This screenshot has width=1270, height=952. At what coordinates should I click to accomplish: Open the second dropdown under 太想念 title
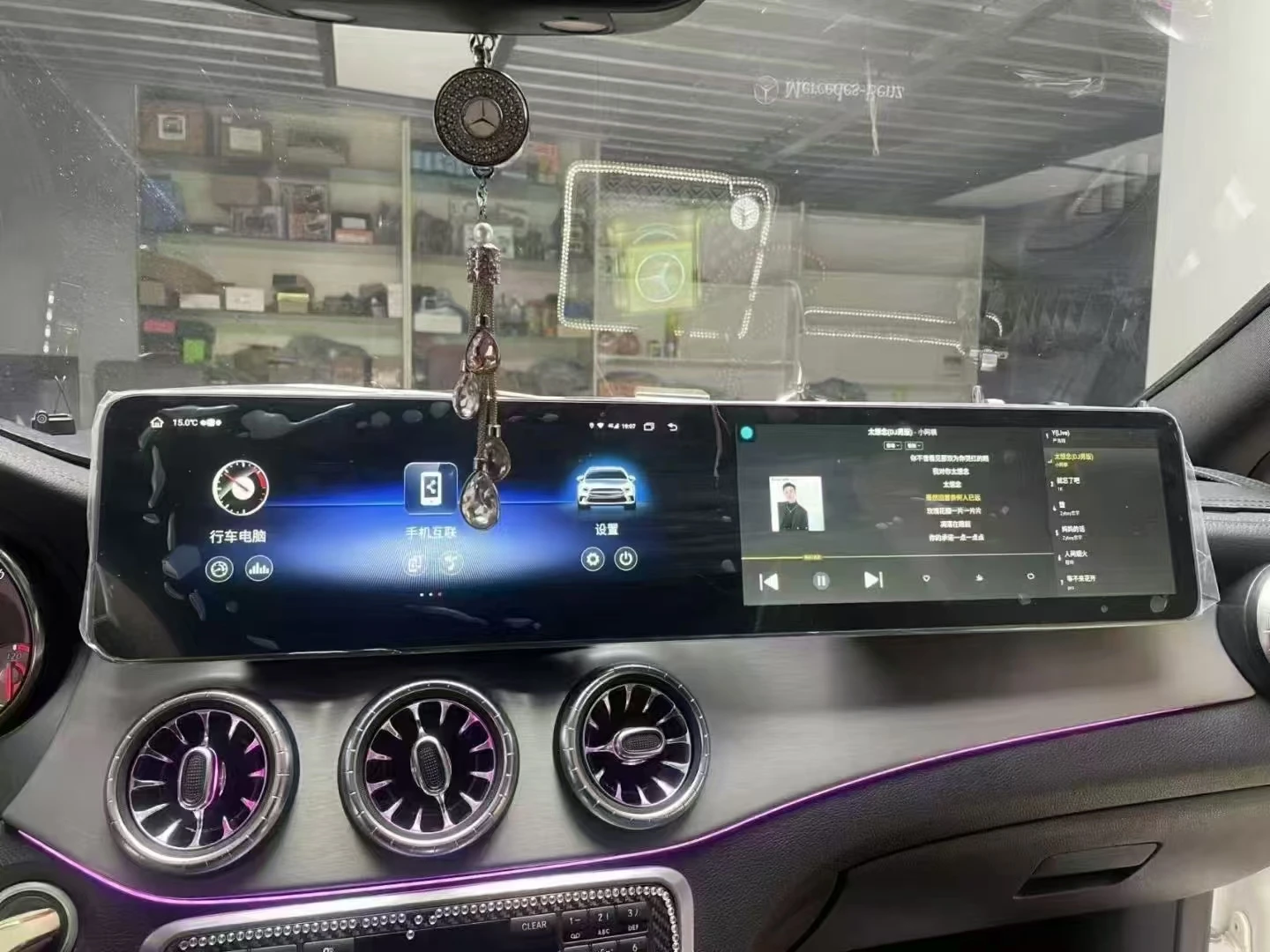pyautogui.click(x=915, y=445)
